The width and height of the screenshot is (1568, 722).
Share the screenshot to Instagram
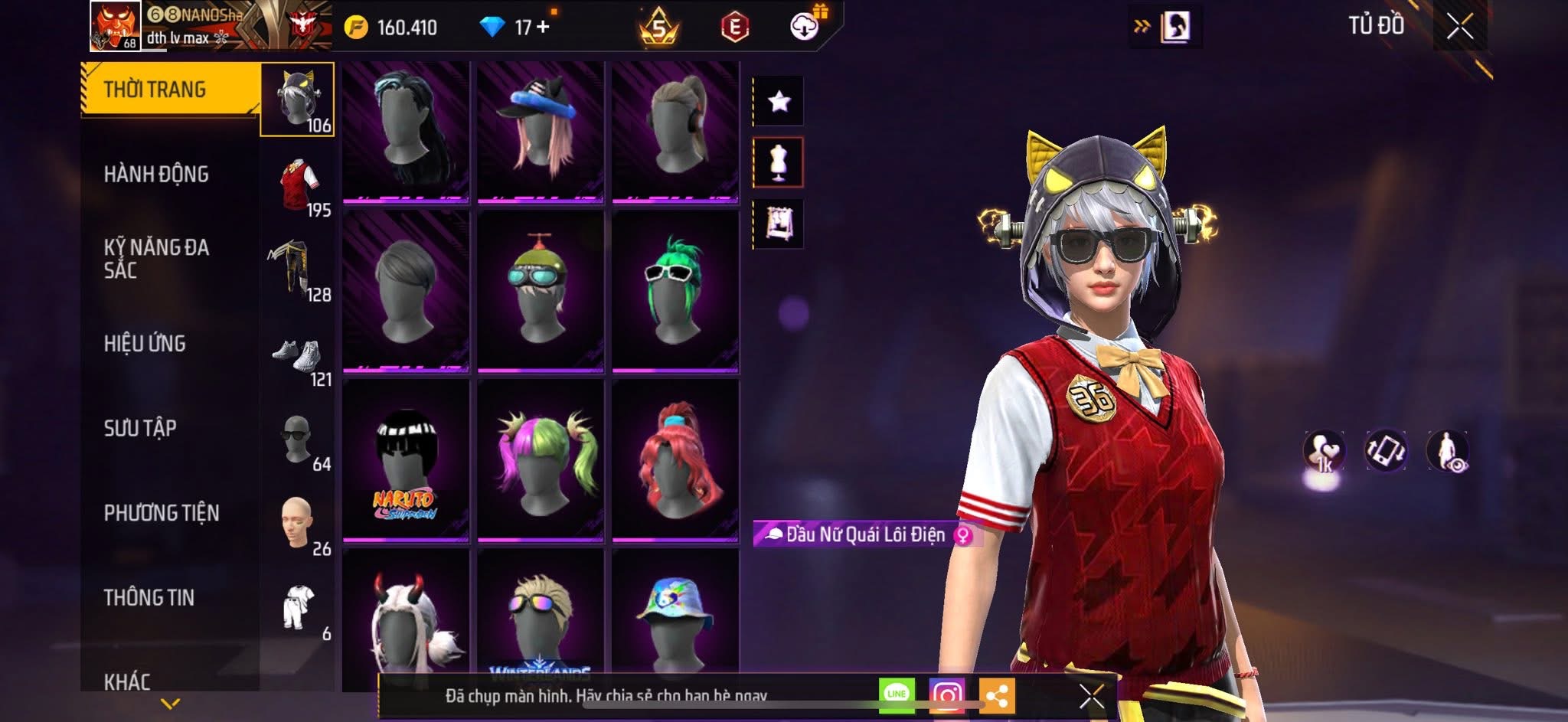[x=947, y=695]
